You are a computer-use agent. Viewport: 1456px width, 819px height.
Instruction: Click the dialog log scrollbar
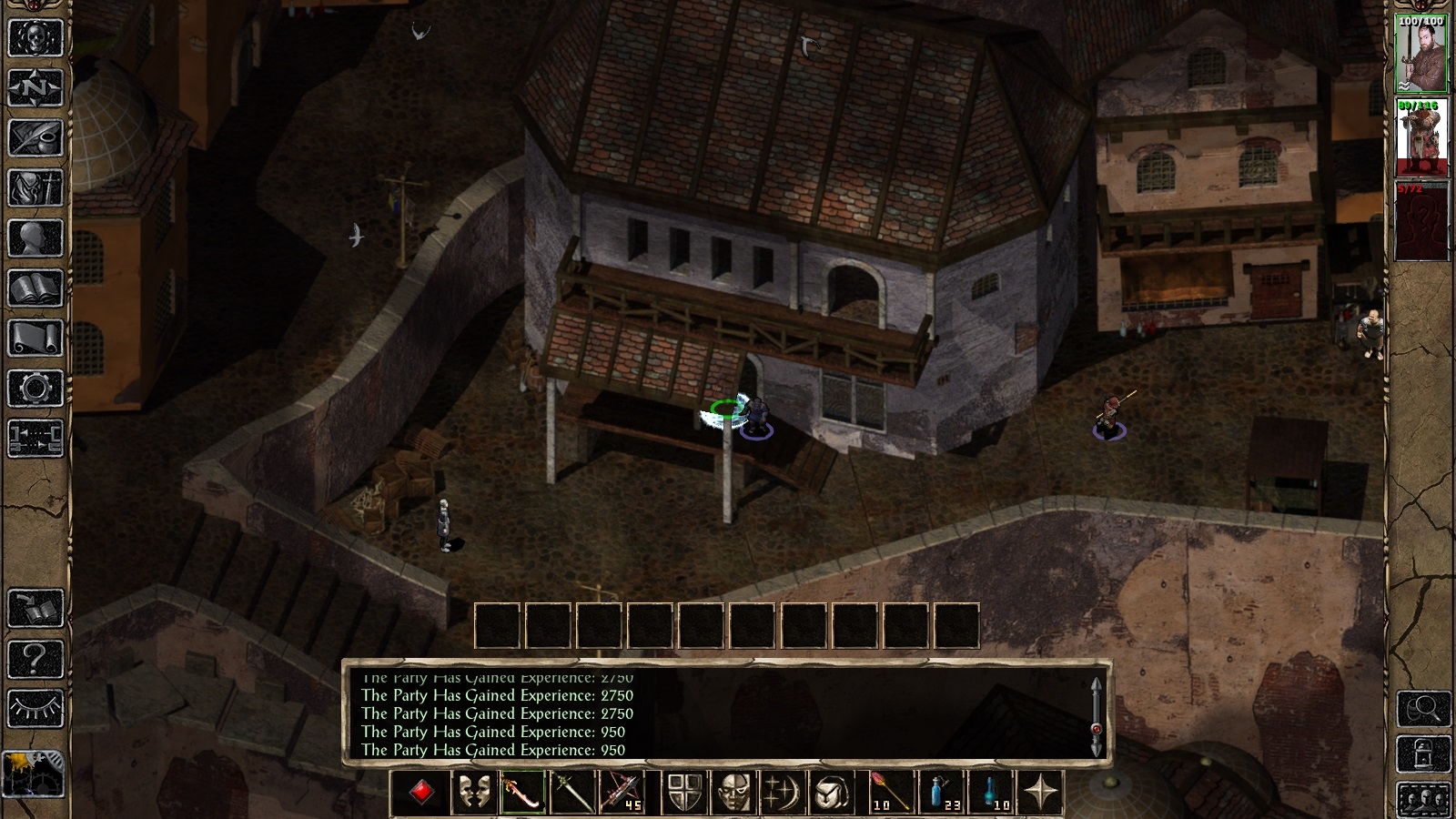pyautogui.click(x=1096, y=717)
